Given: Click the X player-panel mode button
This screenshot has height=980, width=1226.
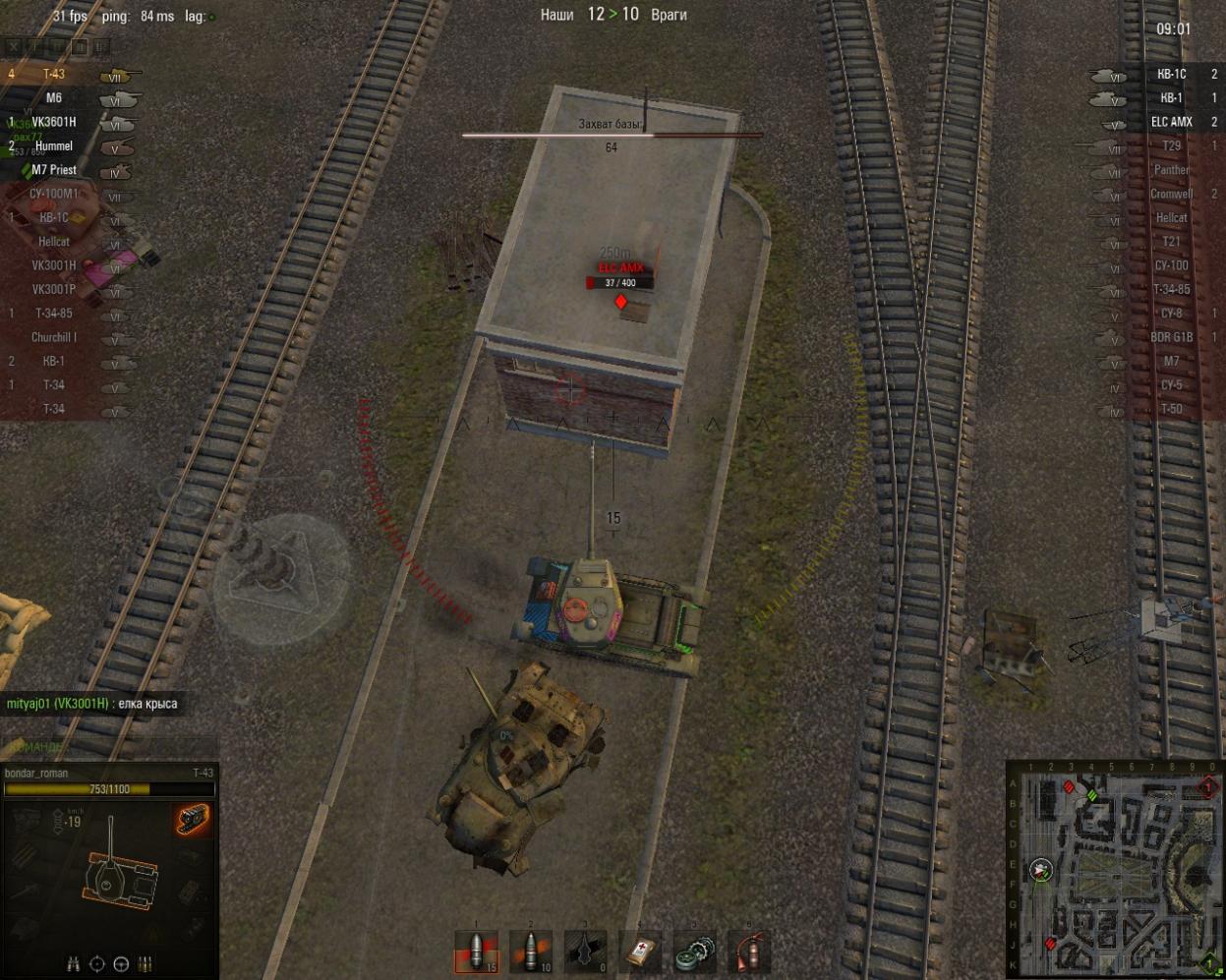Looking at the screenshot, I should click(14, 46).
